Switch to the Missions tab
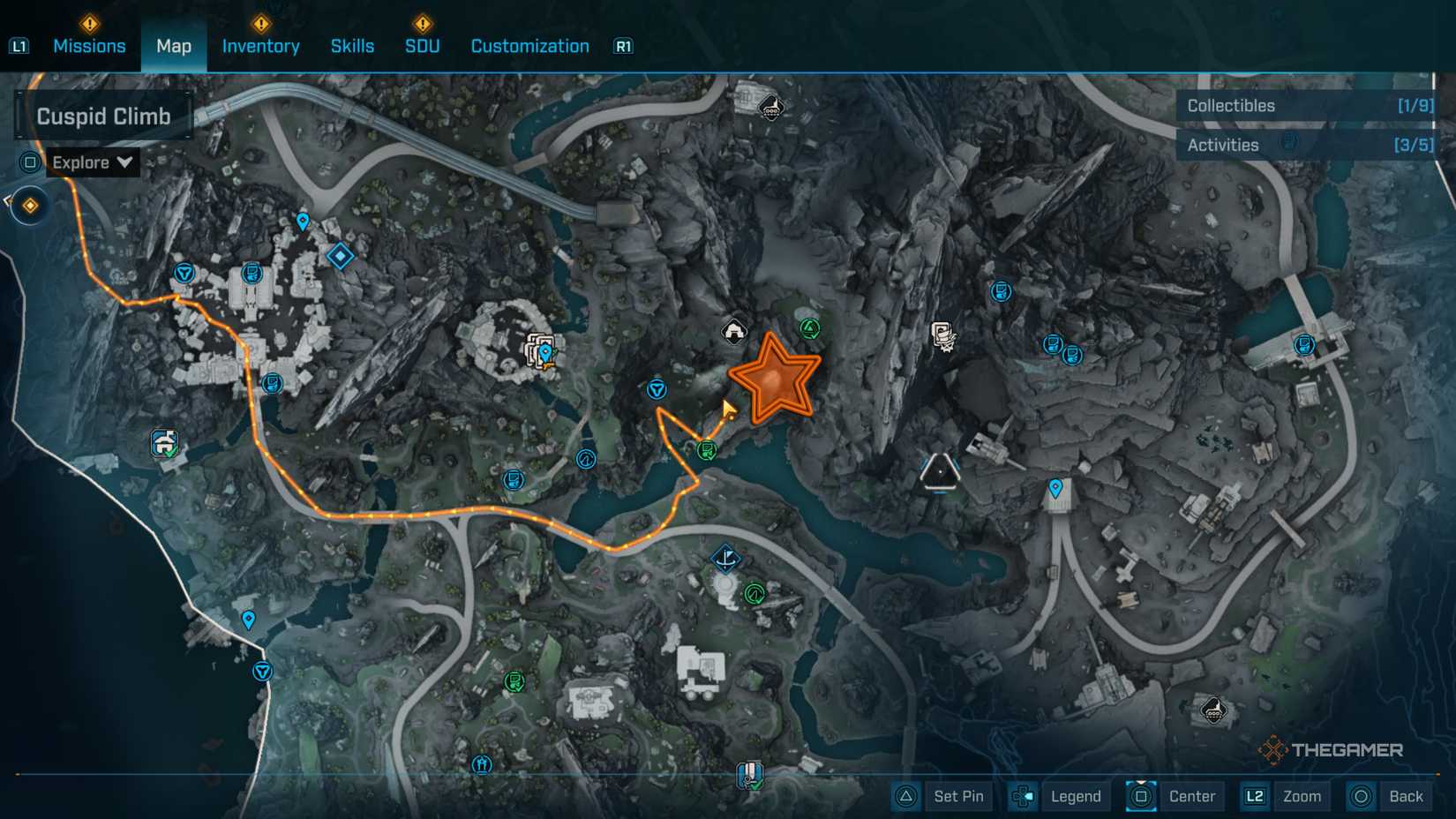1456x819 pixels. coord(89,46)
